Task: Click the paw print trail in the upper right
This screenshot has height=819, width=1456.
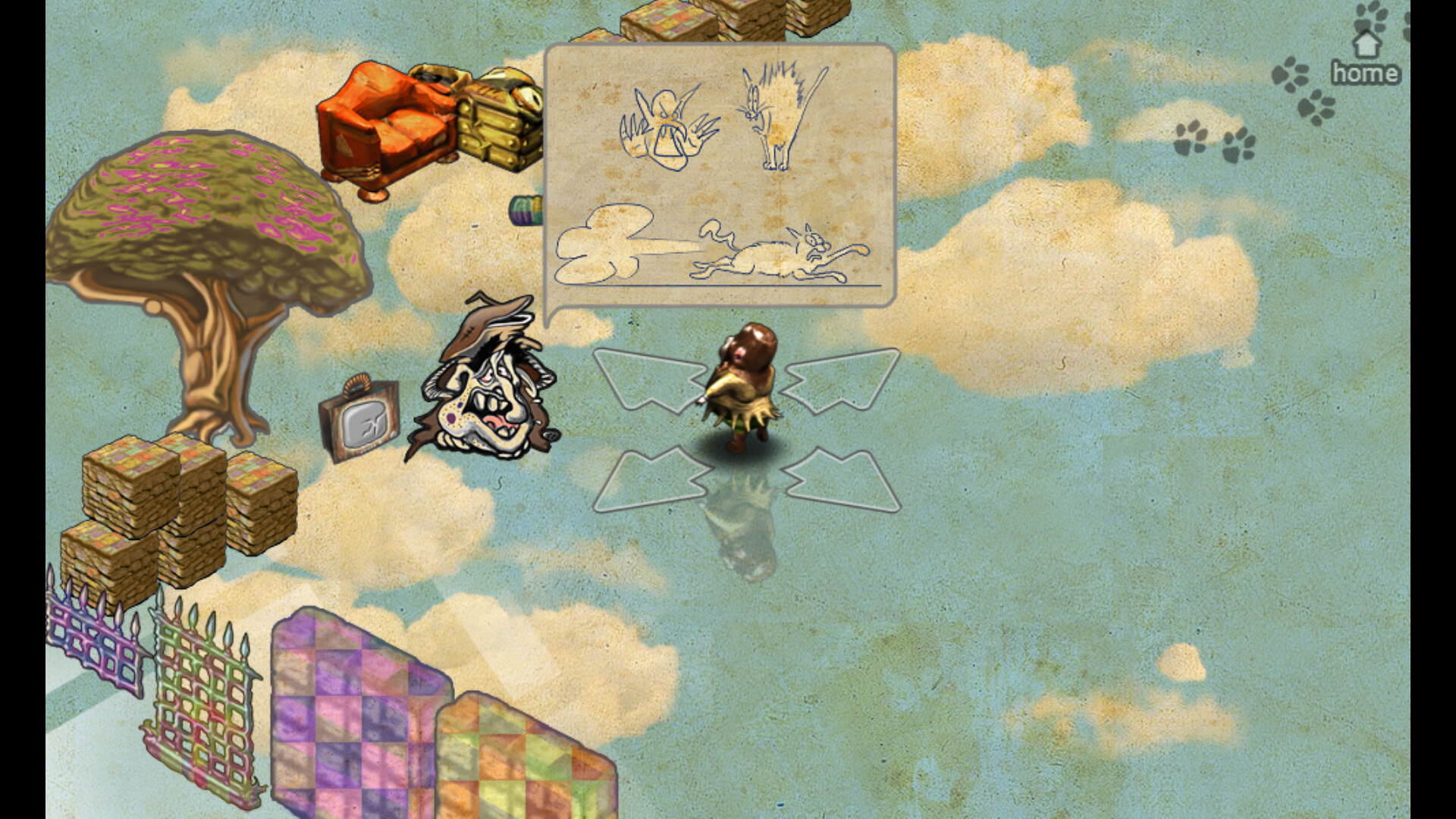Action: point(1213,144)
